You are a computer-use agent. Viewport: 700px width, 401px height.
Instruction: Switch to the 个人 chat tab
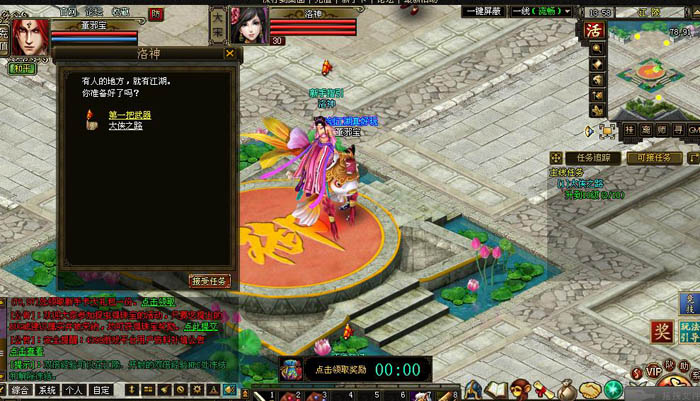click(74, 390)
